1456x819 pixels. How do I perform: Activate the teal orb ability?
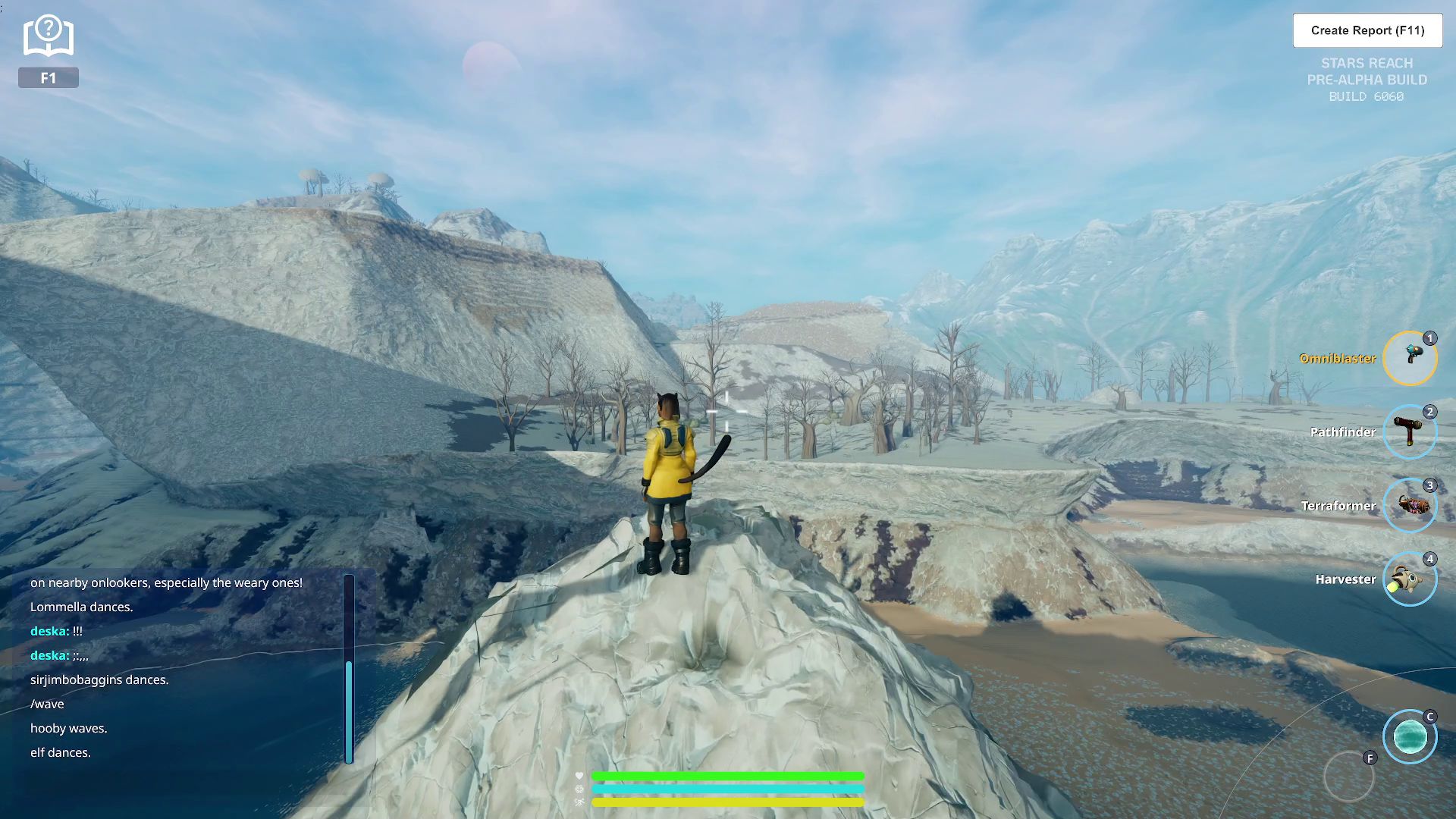[1410, 736]
